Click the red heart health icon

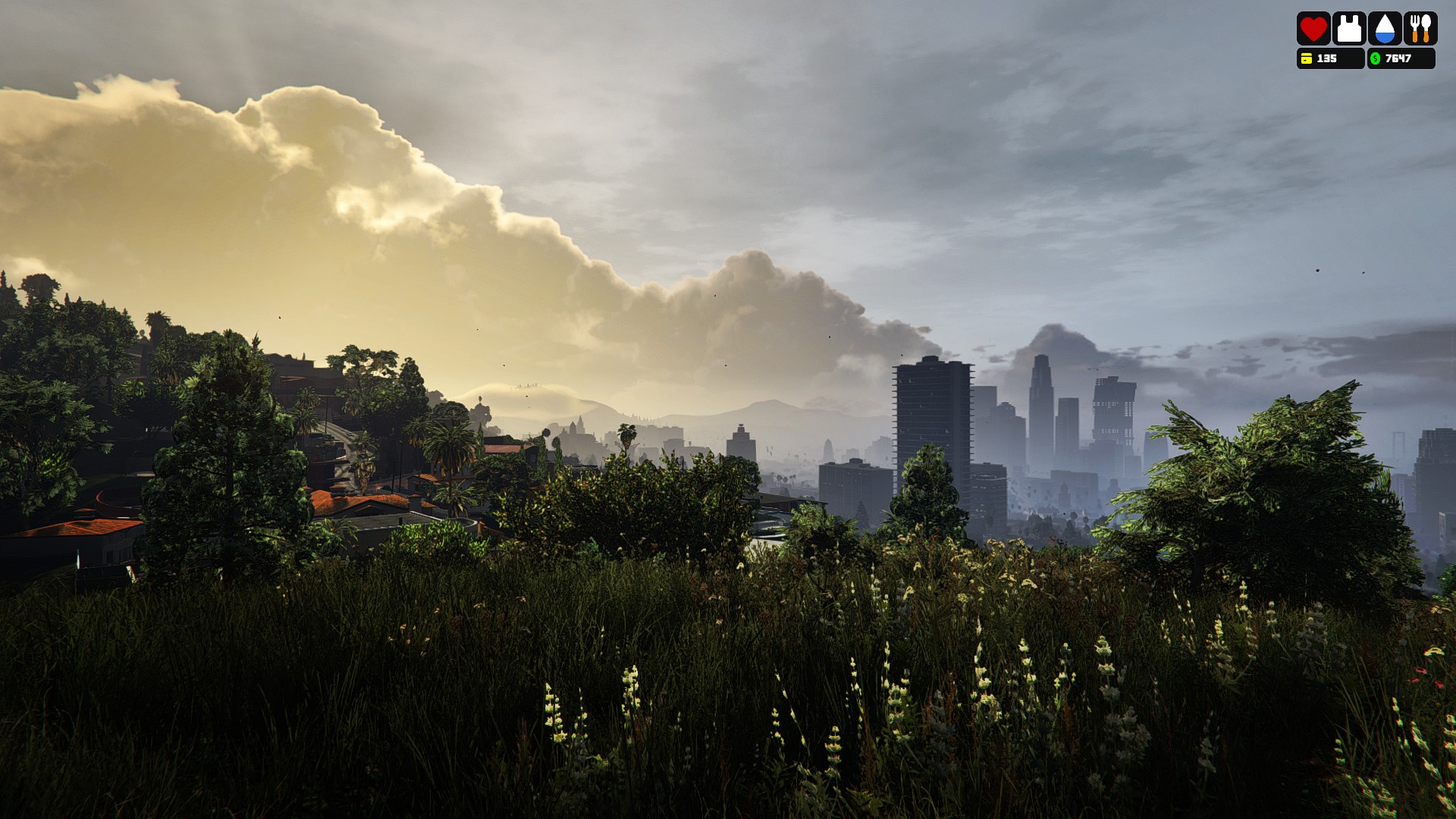(x=1313, y=29)
